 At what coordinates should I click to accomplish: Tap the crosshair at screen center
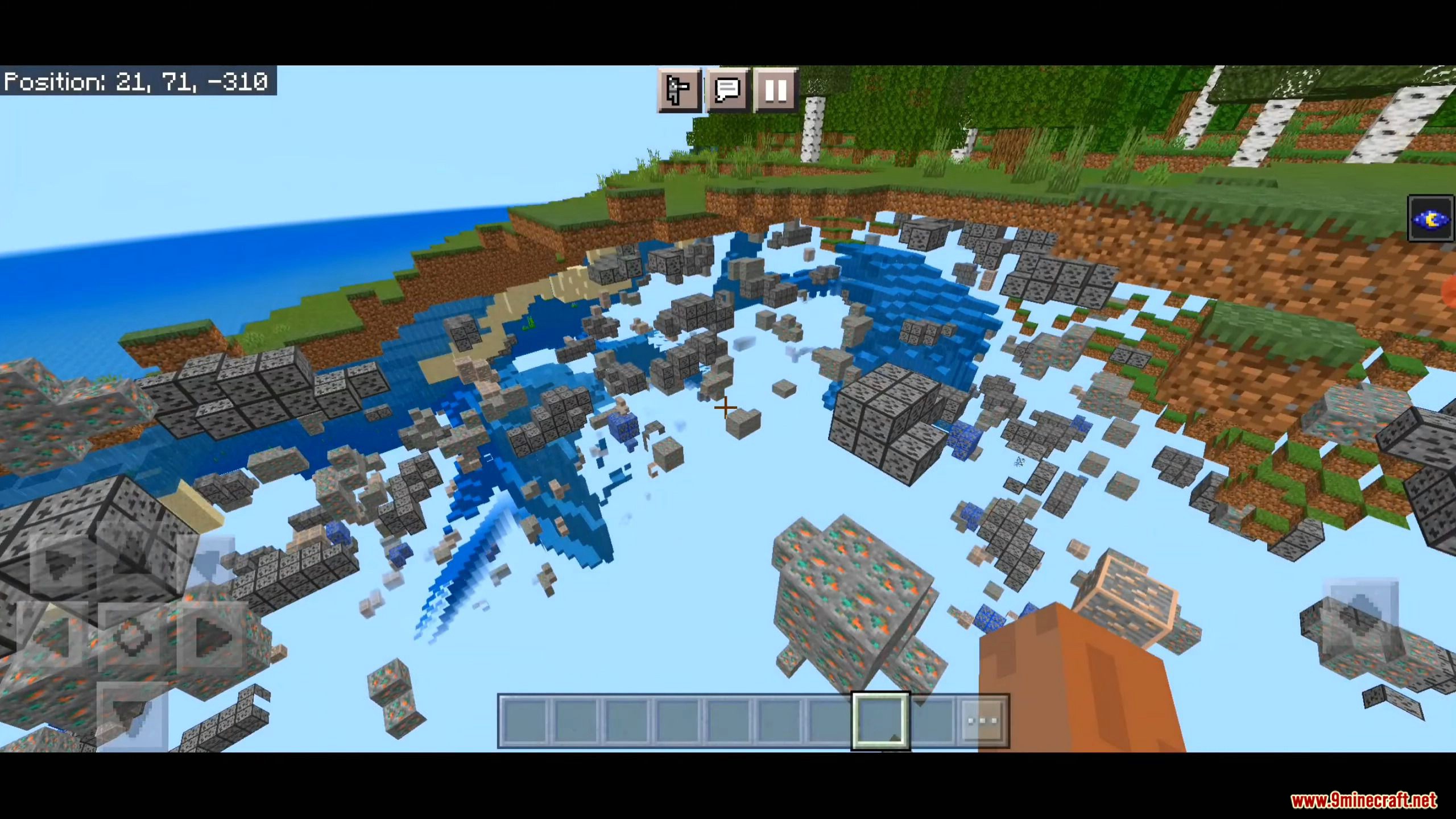coord(726,407)
